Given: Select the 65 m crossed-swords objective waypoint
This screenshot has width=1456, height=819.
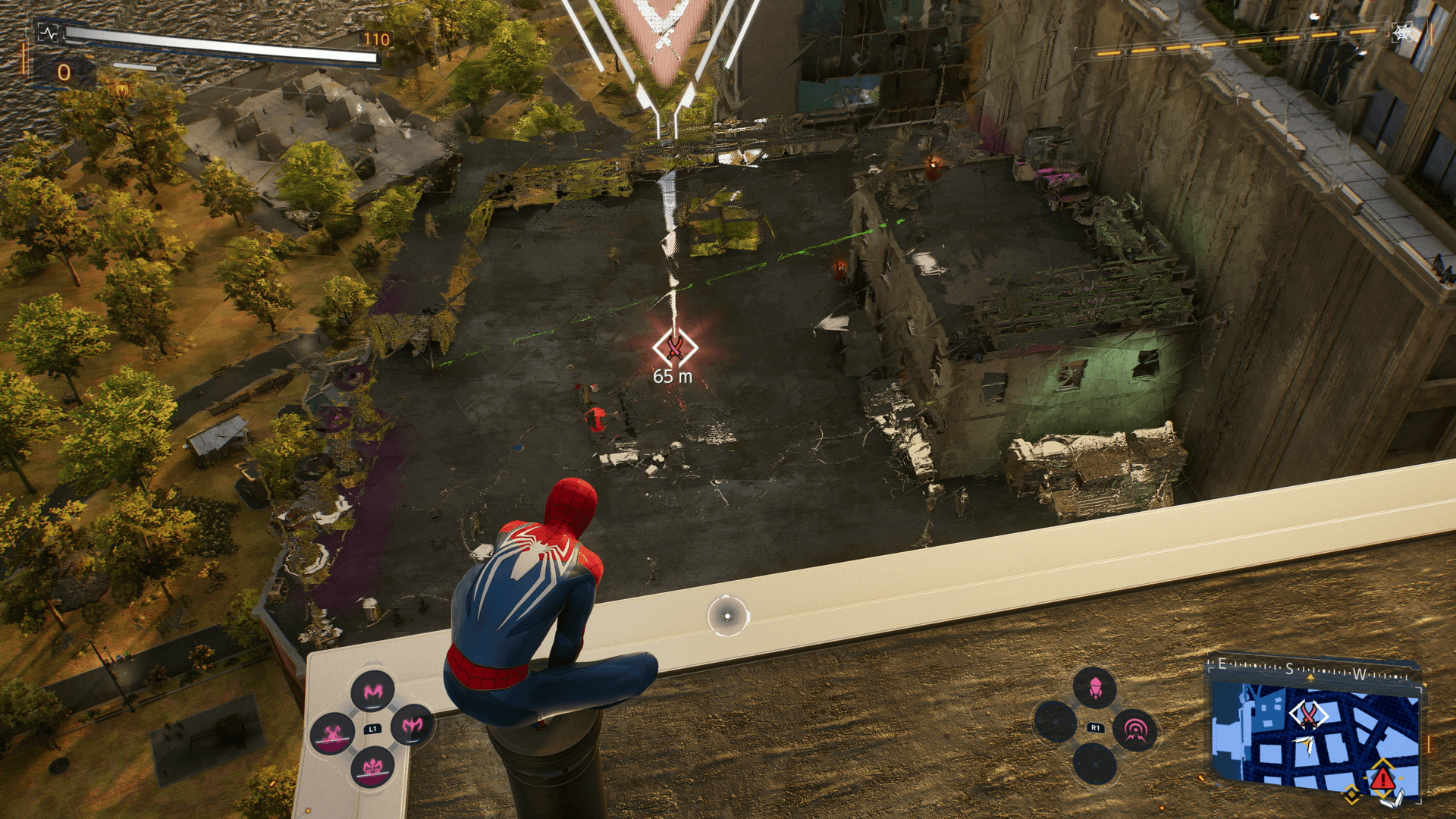Looking at the screenshot, I should pos(675,348).
